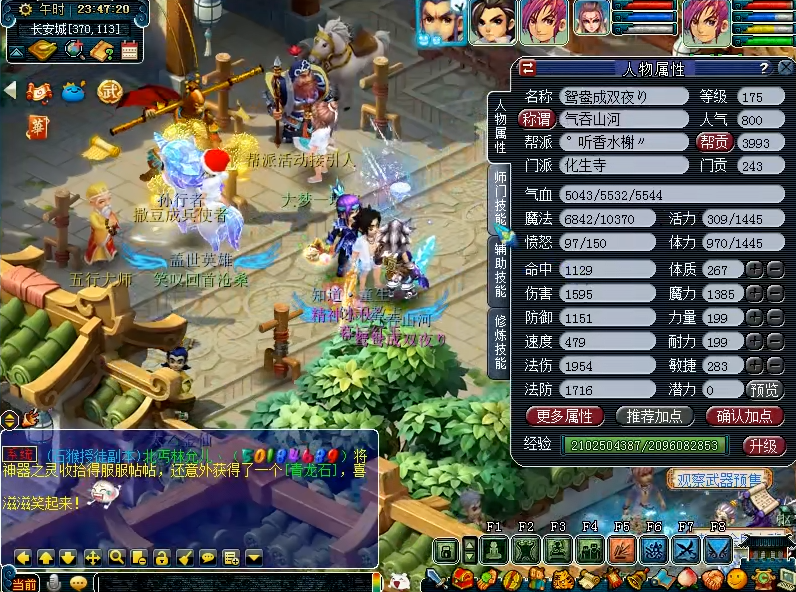
Task: Select the 称谓 title button
Action: [536, 119]
